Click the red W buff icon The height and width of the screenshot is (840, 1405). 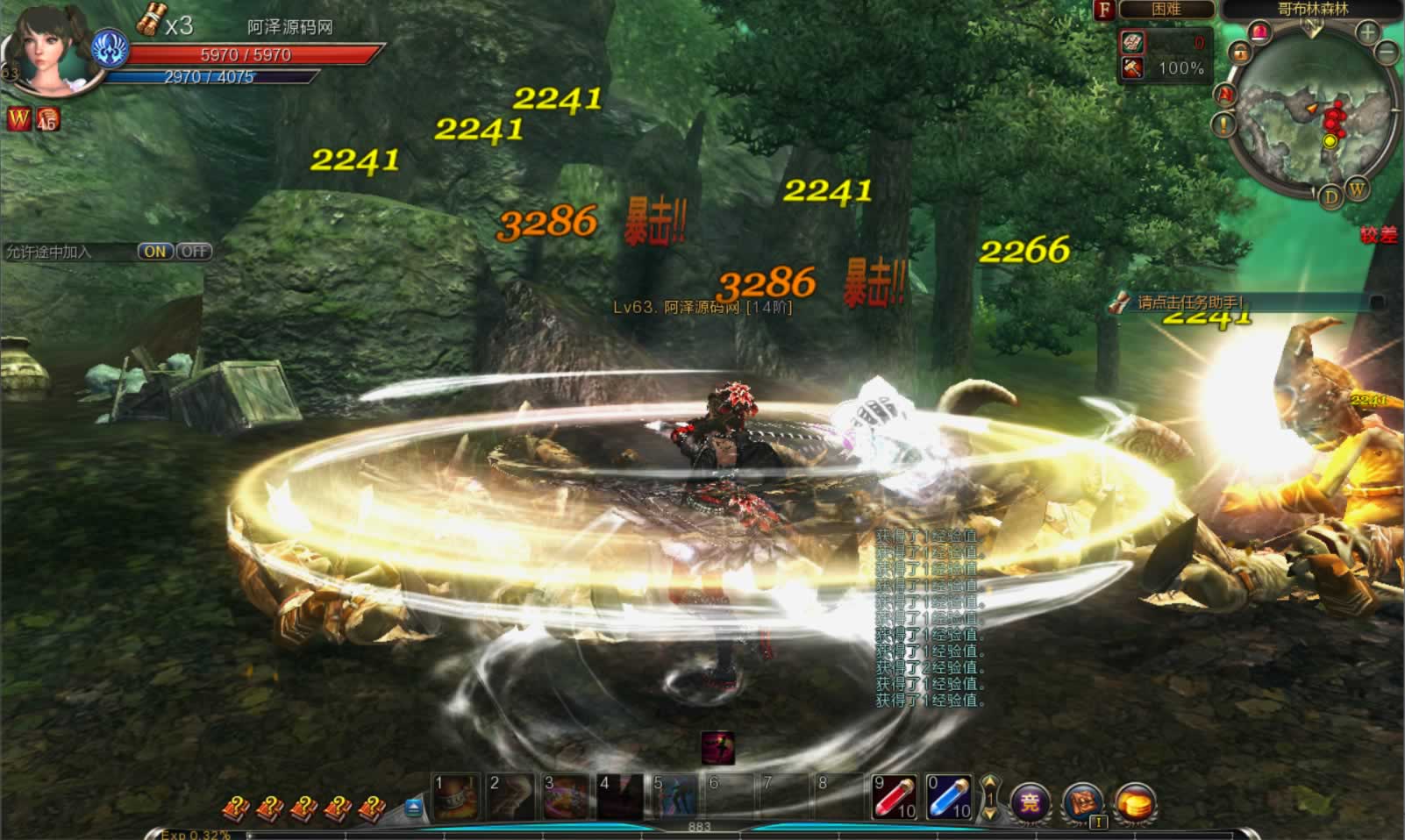18,118
